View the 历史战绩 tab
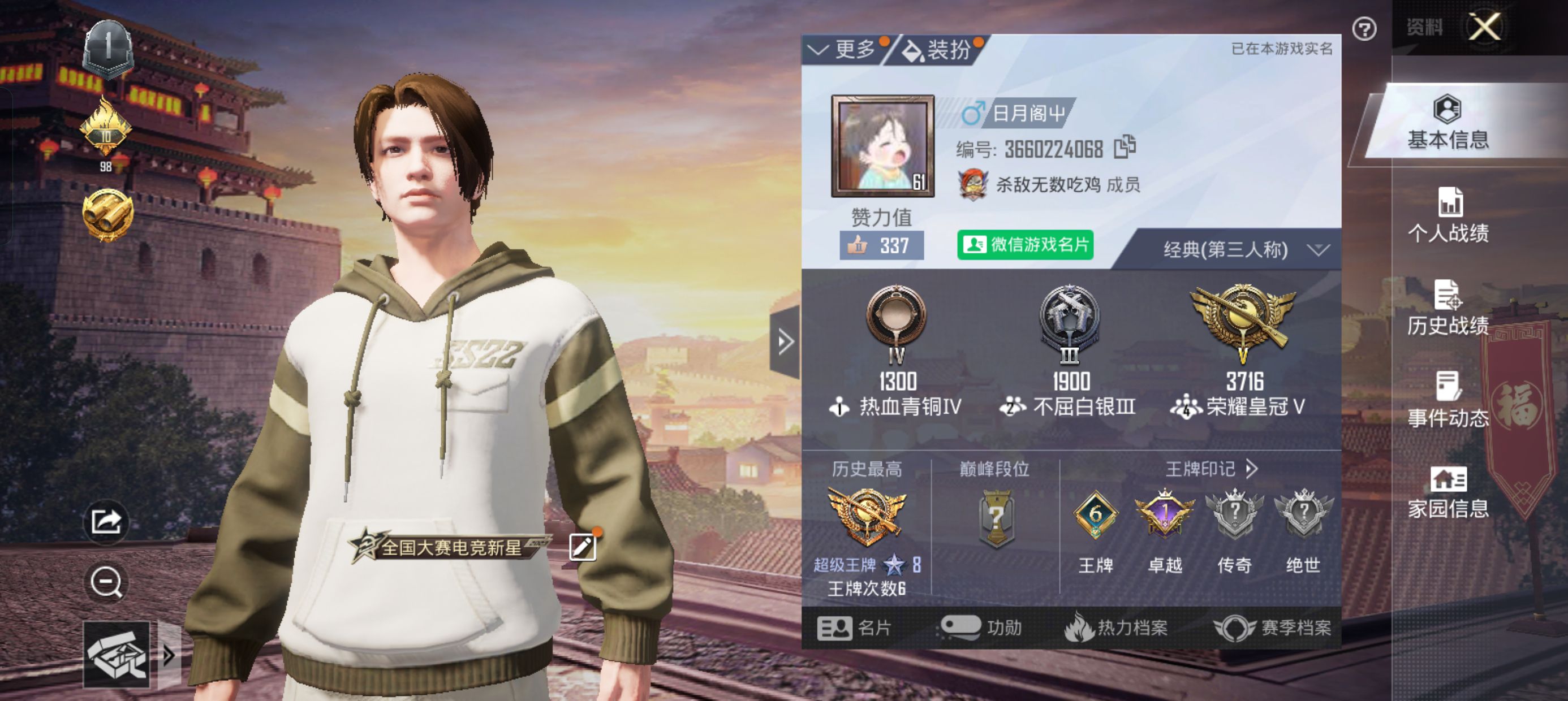 (1448, 309)
